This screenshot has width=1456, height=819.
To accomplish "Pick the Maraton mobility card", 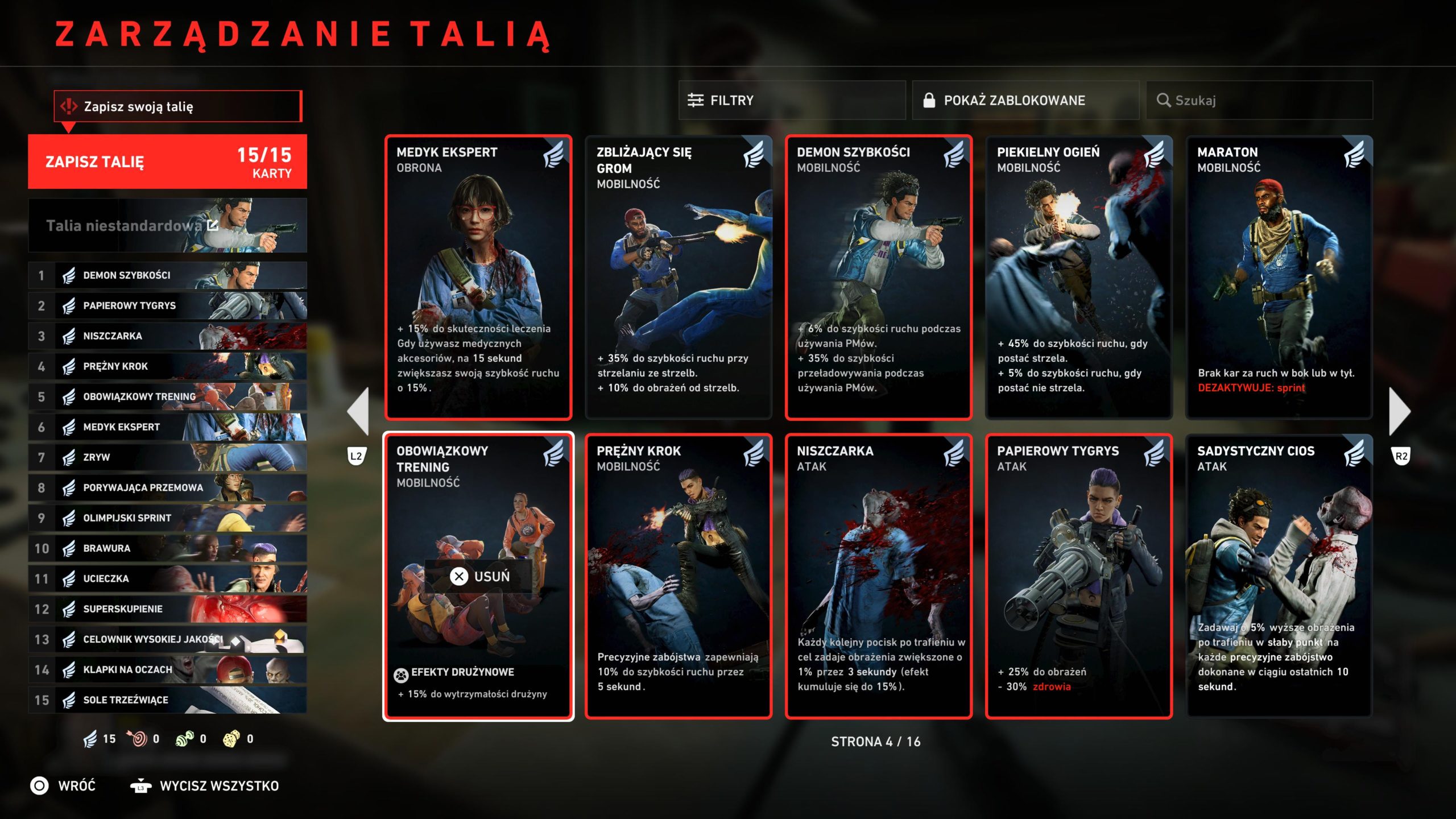I will tap(1279, 277).
